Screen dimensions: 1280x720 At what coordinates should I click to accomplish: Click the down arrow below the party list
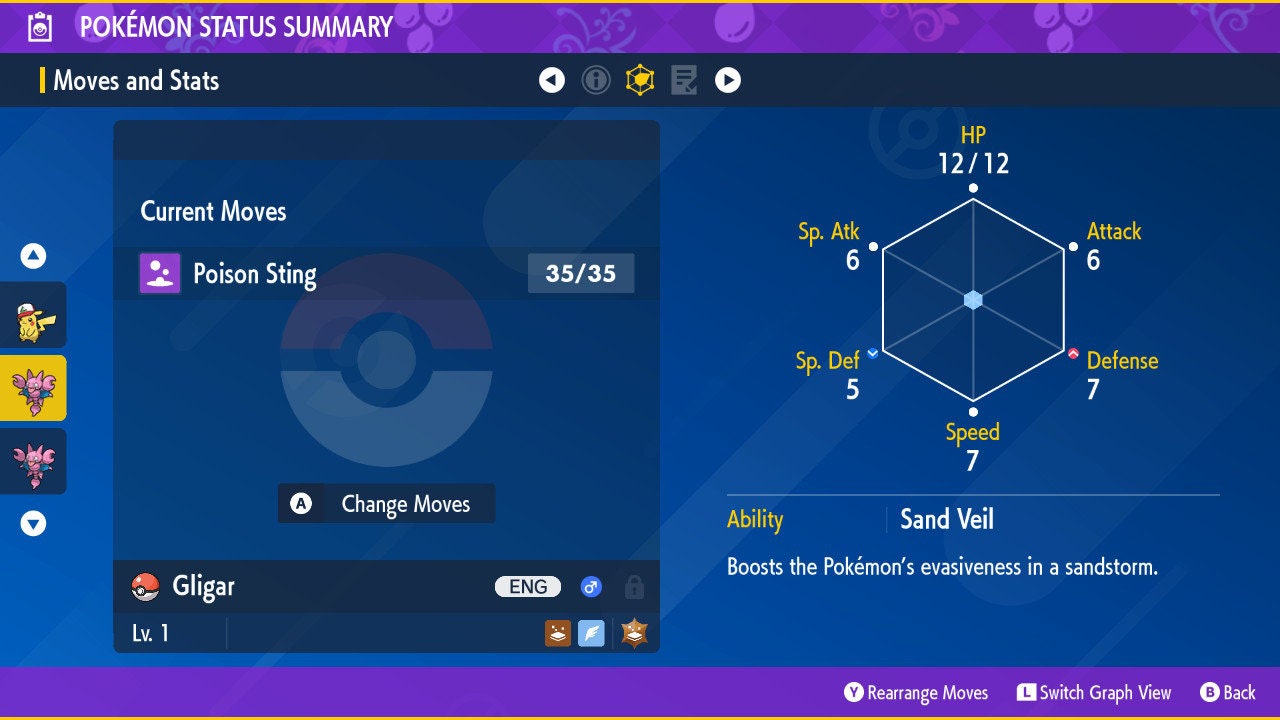(33, 523)
